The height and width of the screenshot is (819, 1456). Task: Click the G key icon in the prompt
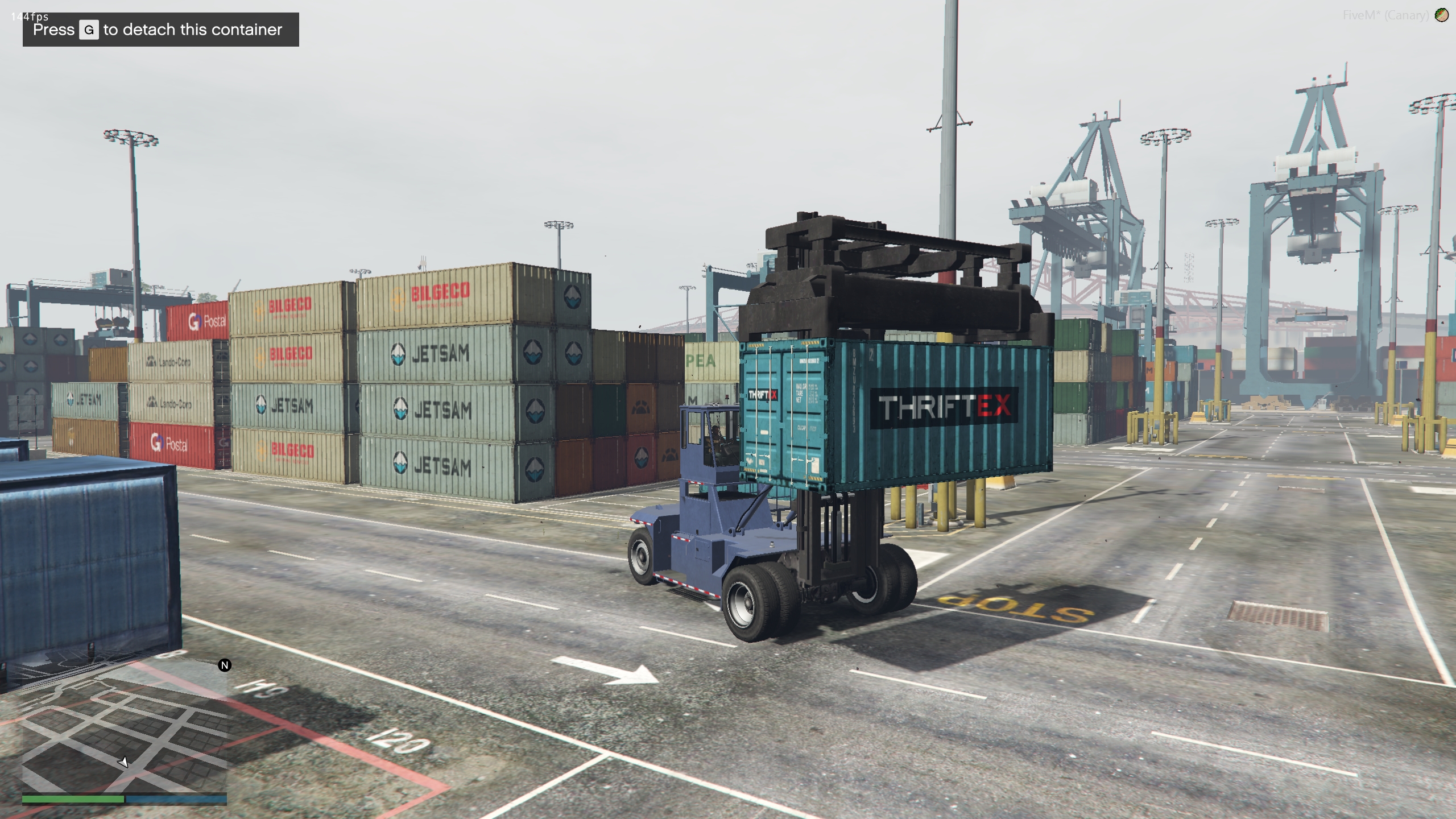[x=88, y=29]
